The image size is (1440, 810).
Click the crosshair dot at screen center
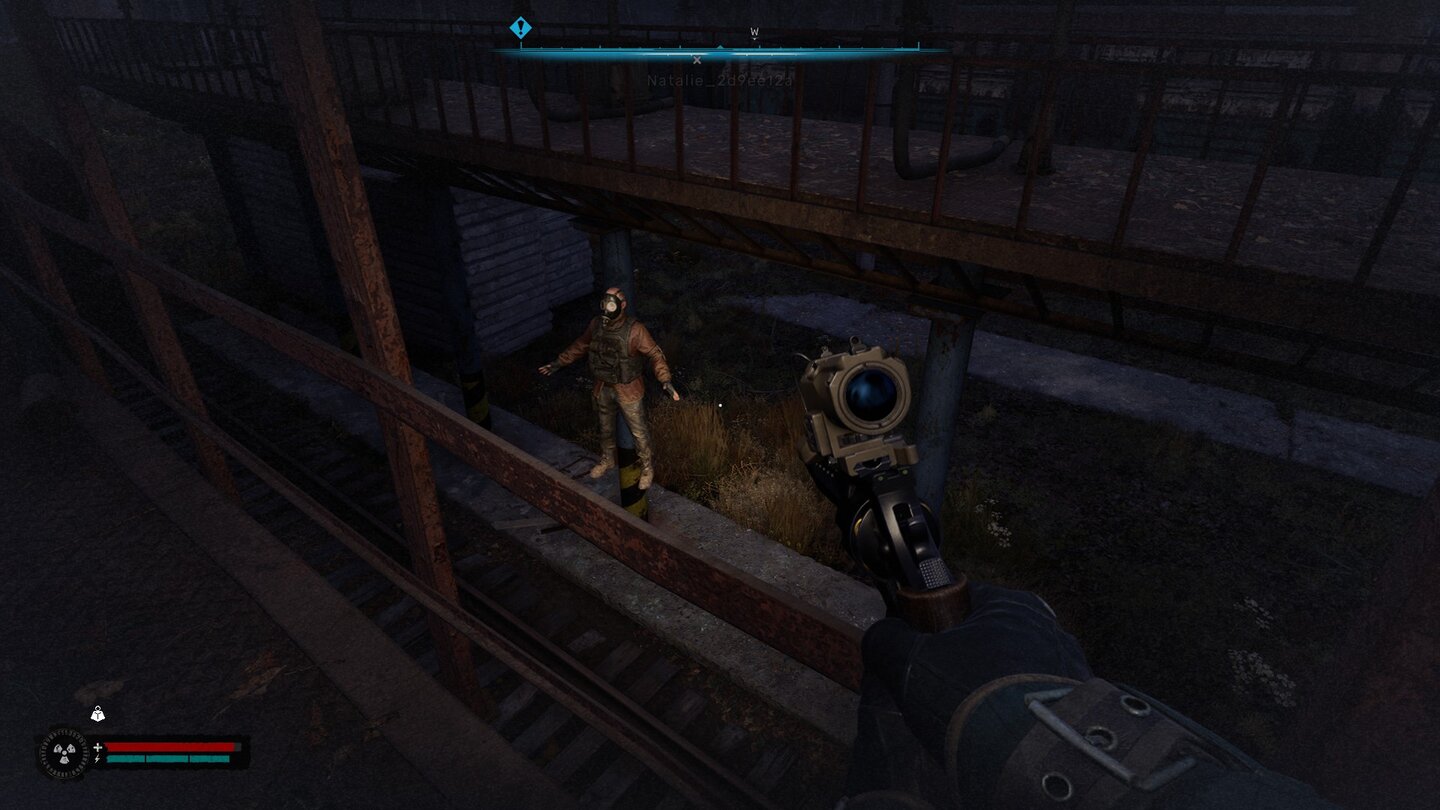[722, 404]
